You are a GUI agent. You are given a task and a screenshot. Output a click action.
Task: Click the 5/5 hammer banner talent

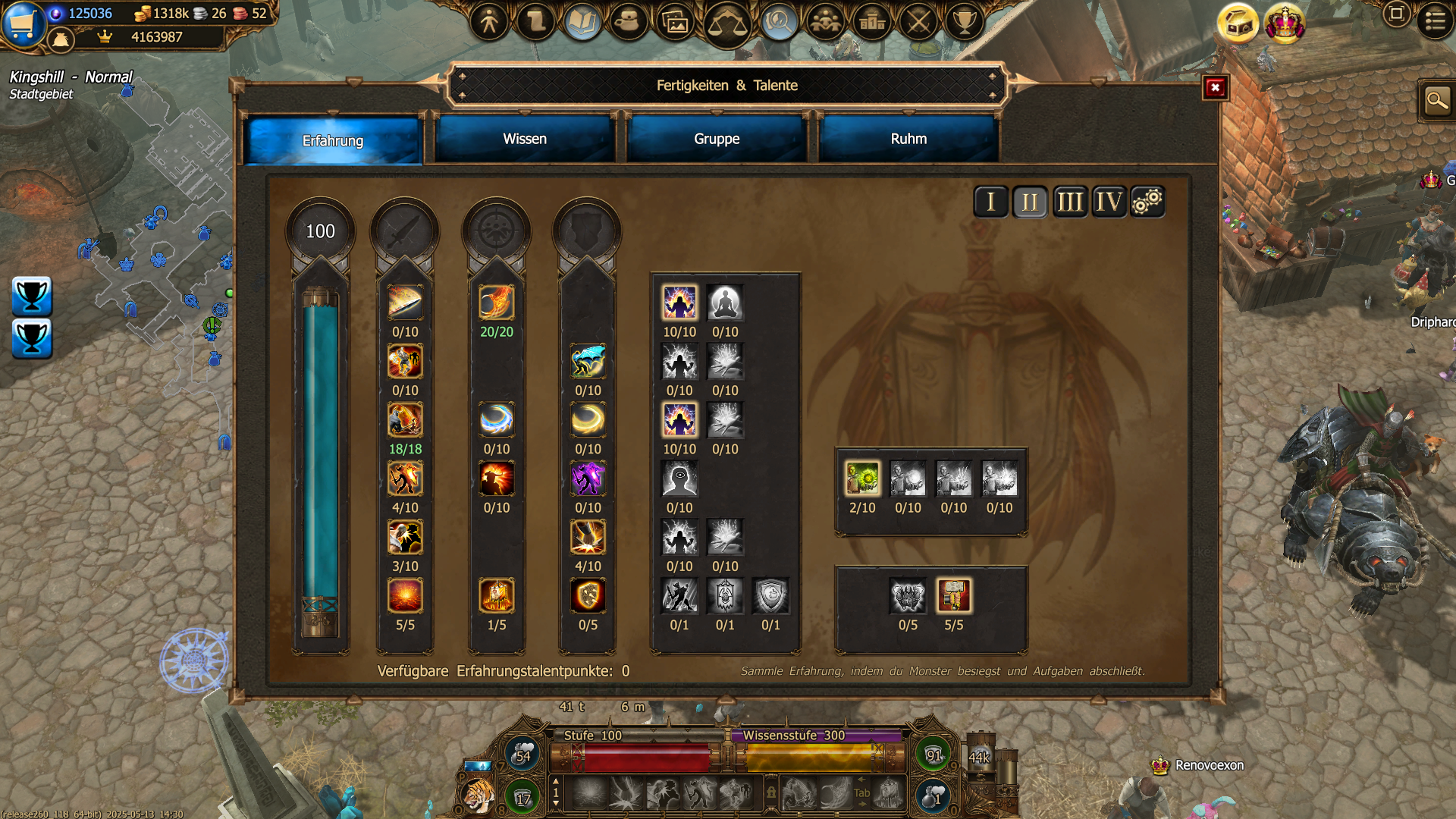953,596
